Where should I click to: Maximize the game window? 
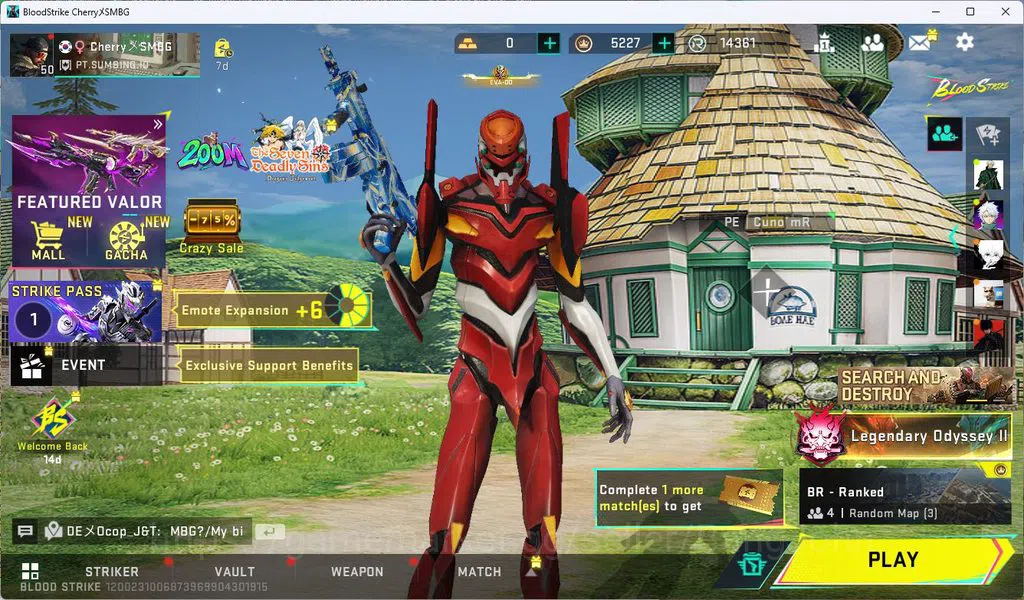pyautogui.click(x=969, y=11)
